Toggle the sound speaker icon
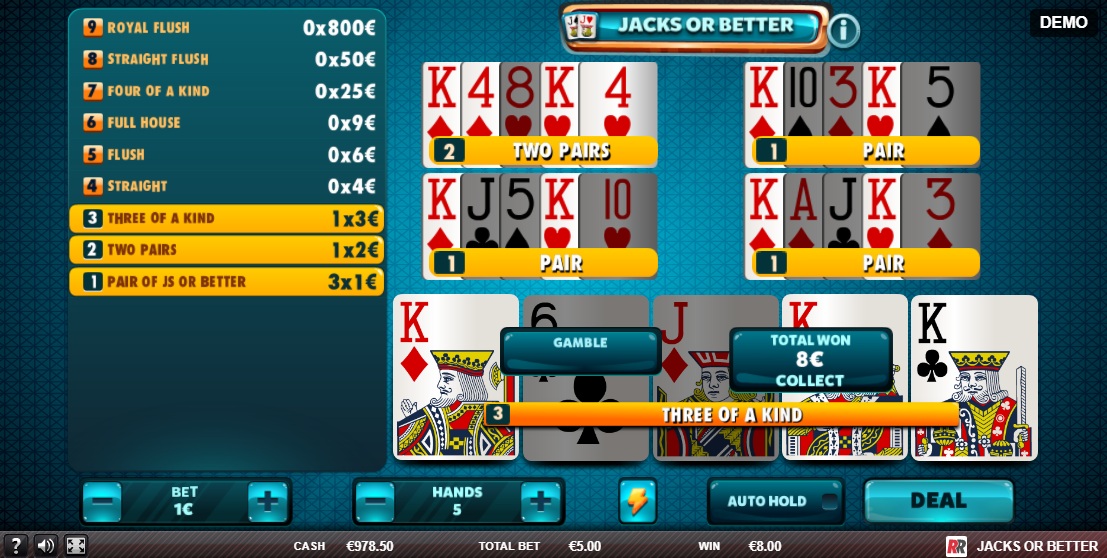 coord(45,546)
